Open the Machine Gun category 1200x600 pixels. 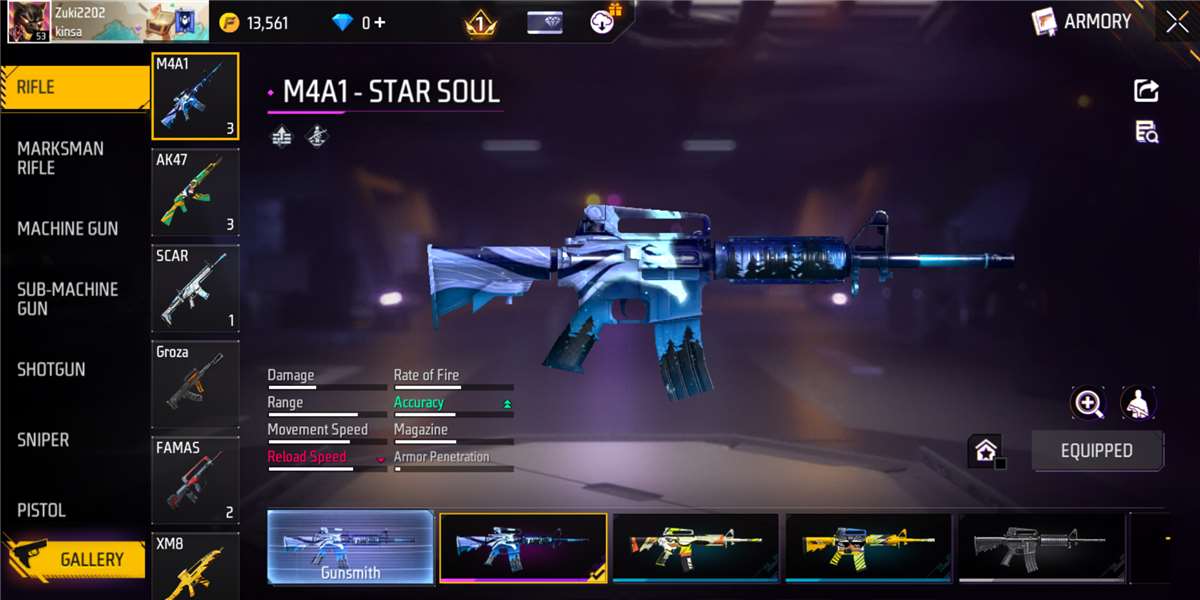67,229
